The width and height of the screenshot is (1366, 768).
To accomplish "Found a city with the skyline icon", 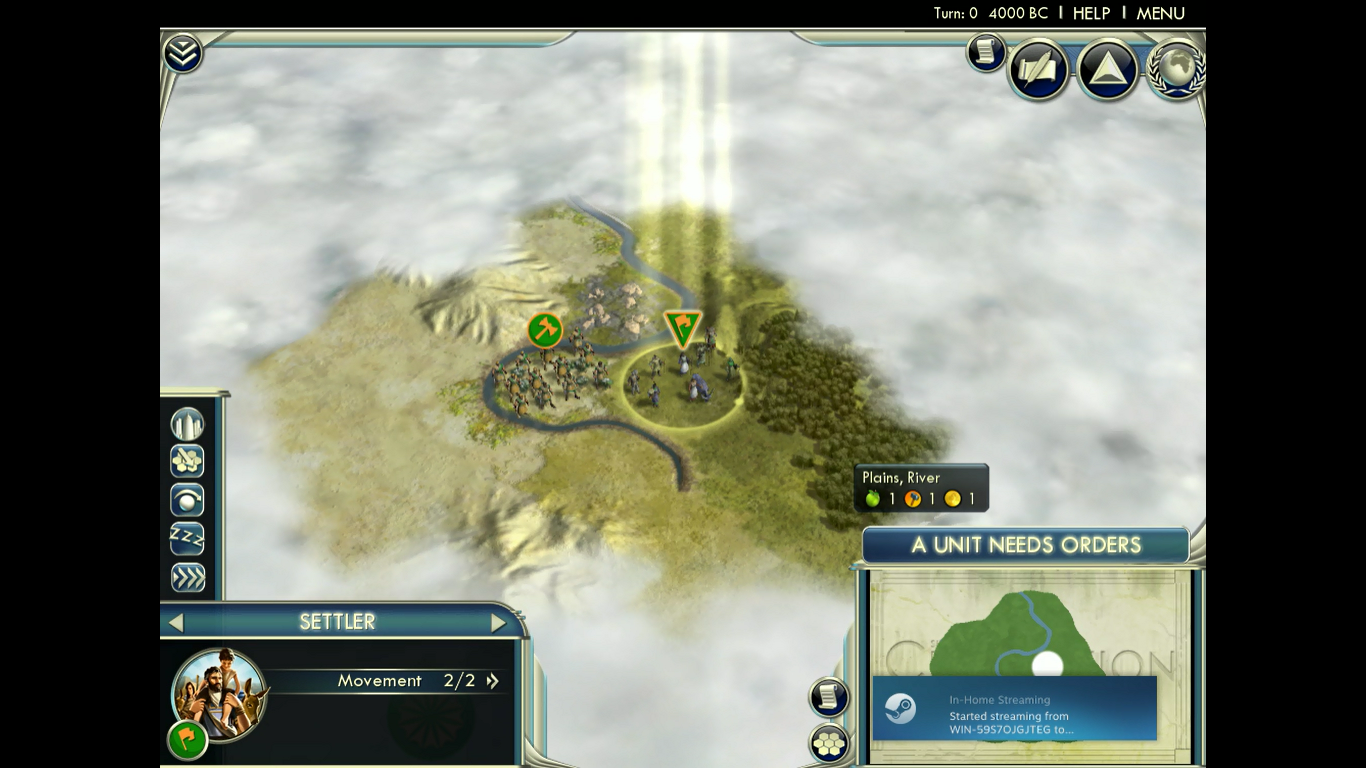I will (187, 424).
